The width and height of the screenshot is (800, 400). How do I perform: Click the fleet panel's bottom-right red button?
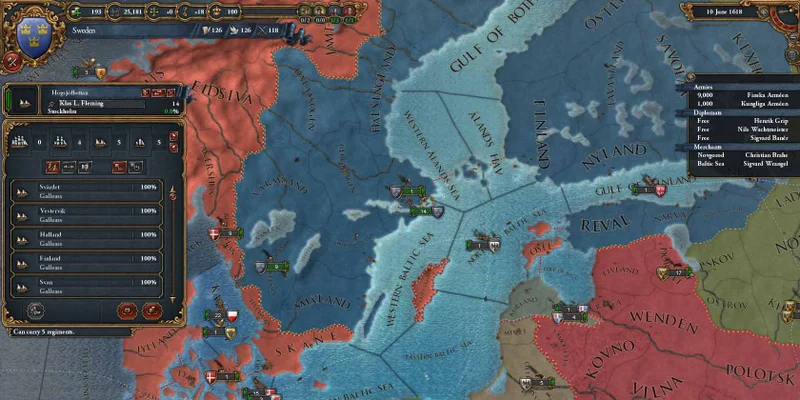click(152, 311)
